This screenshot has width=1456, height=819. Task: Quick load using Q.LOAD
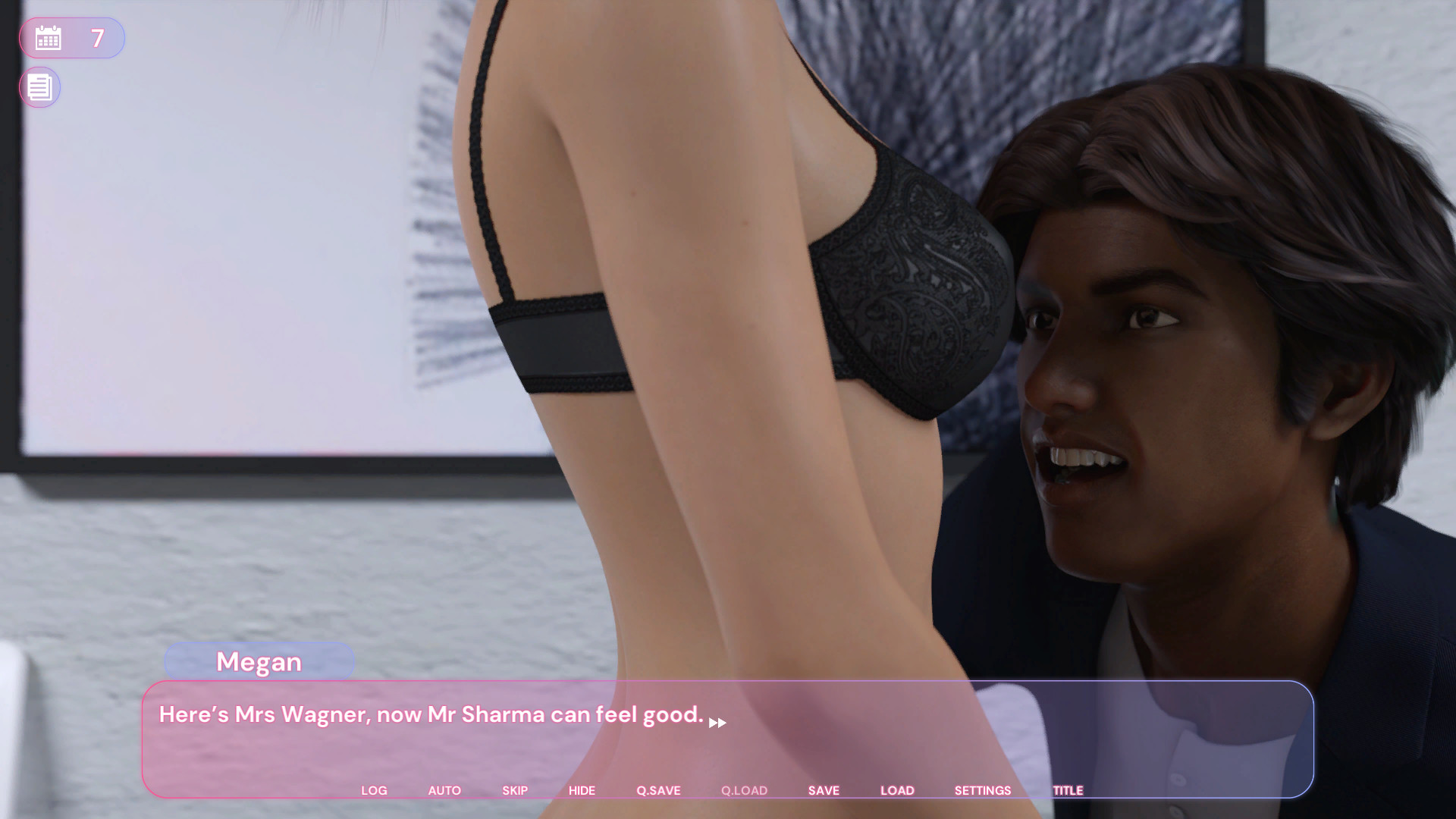(x=744, y=790)
